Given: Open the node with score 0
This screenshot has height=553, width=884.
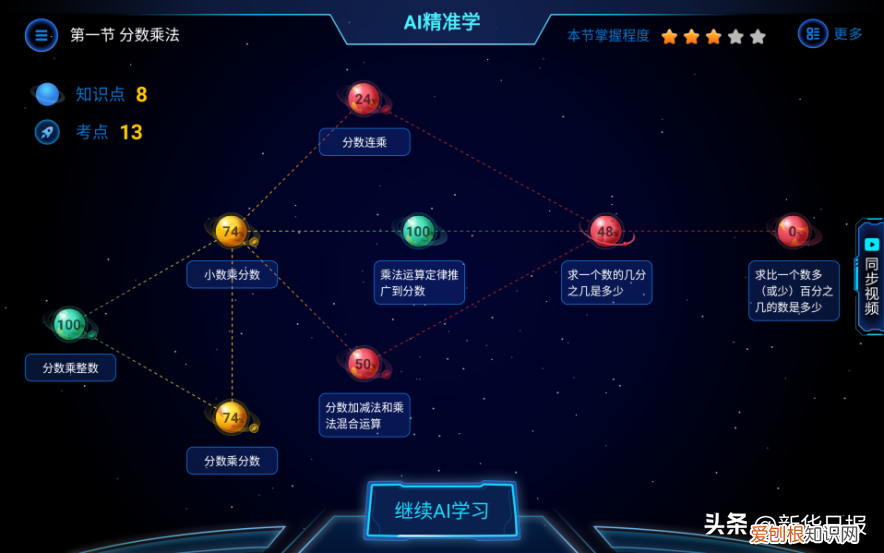Looking at the screenshot, I should [793, 232].
